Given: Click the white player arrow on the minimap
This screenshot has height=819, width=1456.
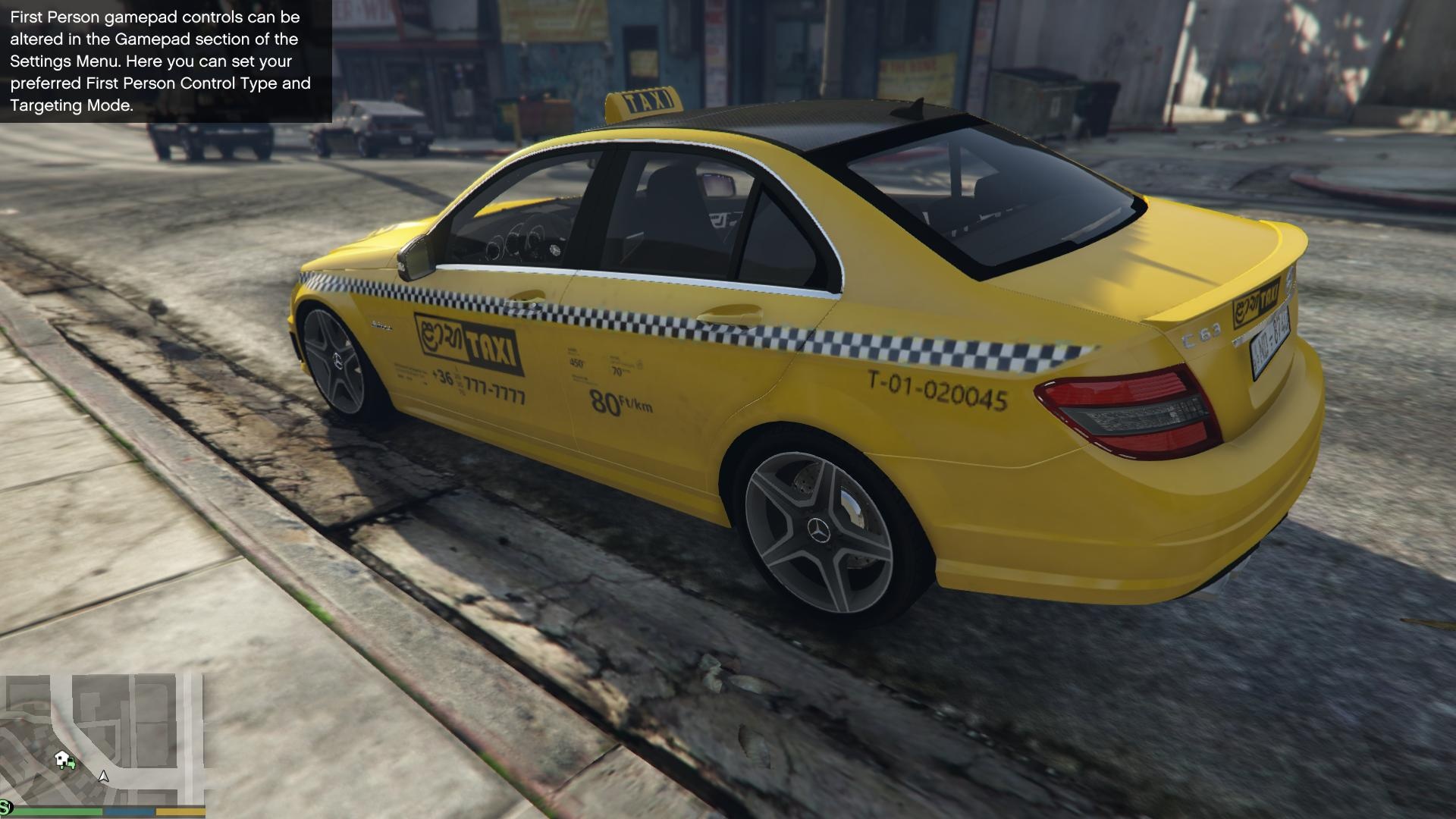Looking at the screenshot, I should [x=104, y=777].
